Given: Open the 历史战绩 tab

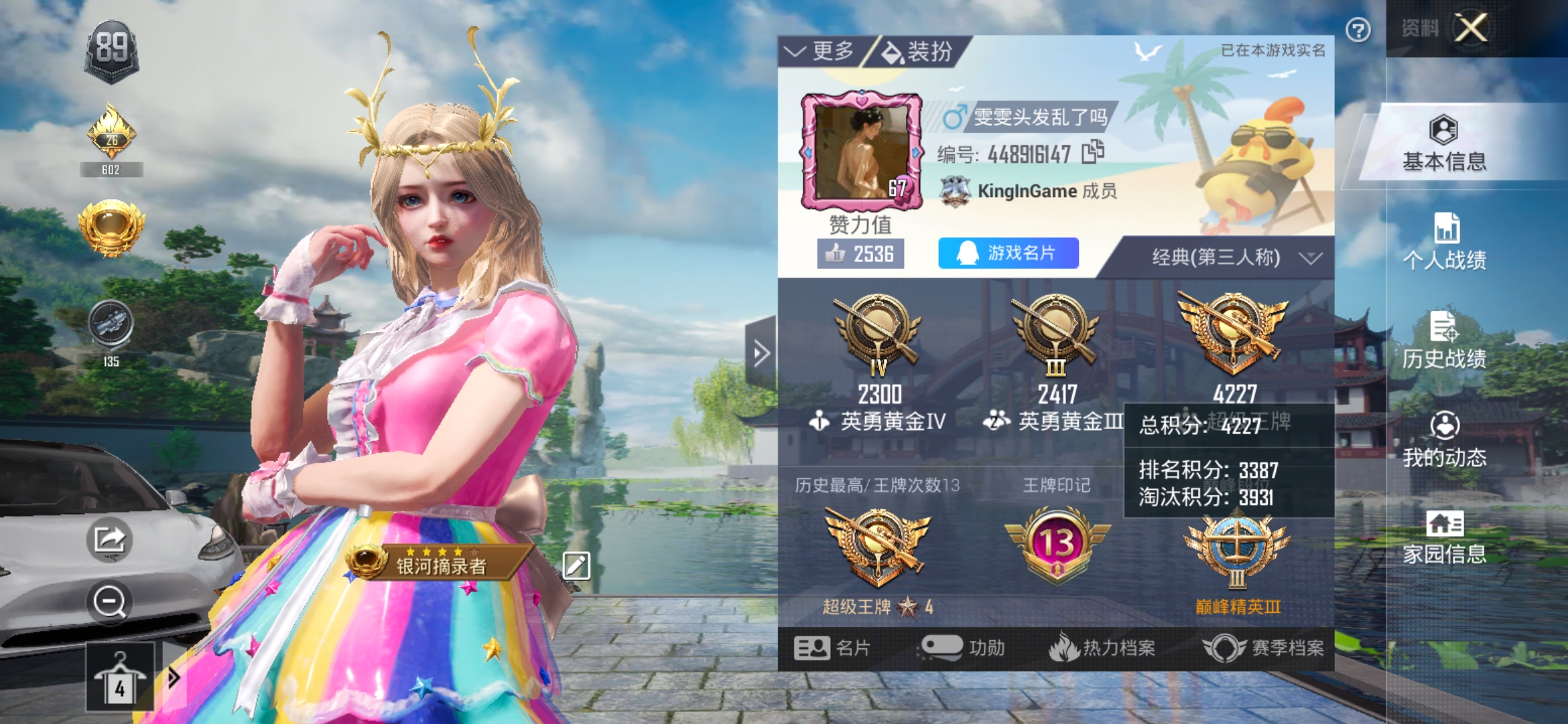Looking at the screenshot, I should [x=1444, y=341].
